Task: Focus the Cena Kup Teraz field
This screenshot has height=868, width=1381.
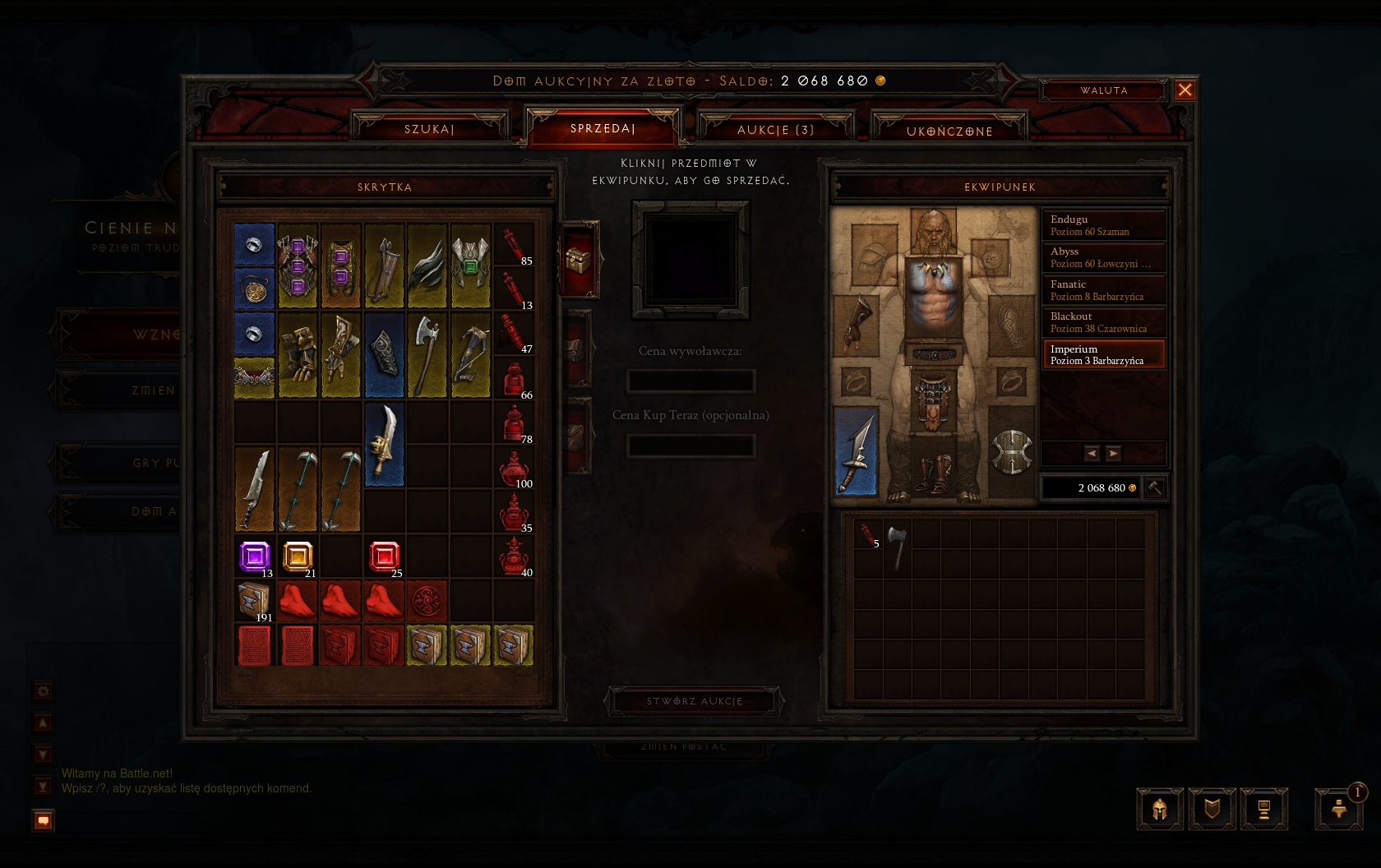Action: (x=690, y=446)
